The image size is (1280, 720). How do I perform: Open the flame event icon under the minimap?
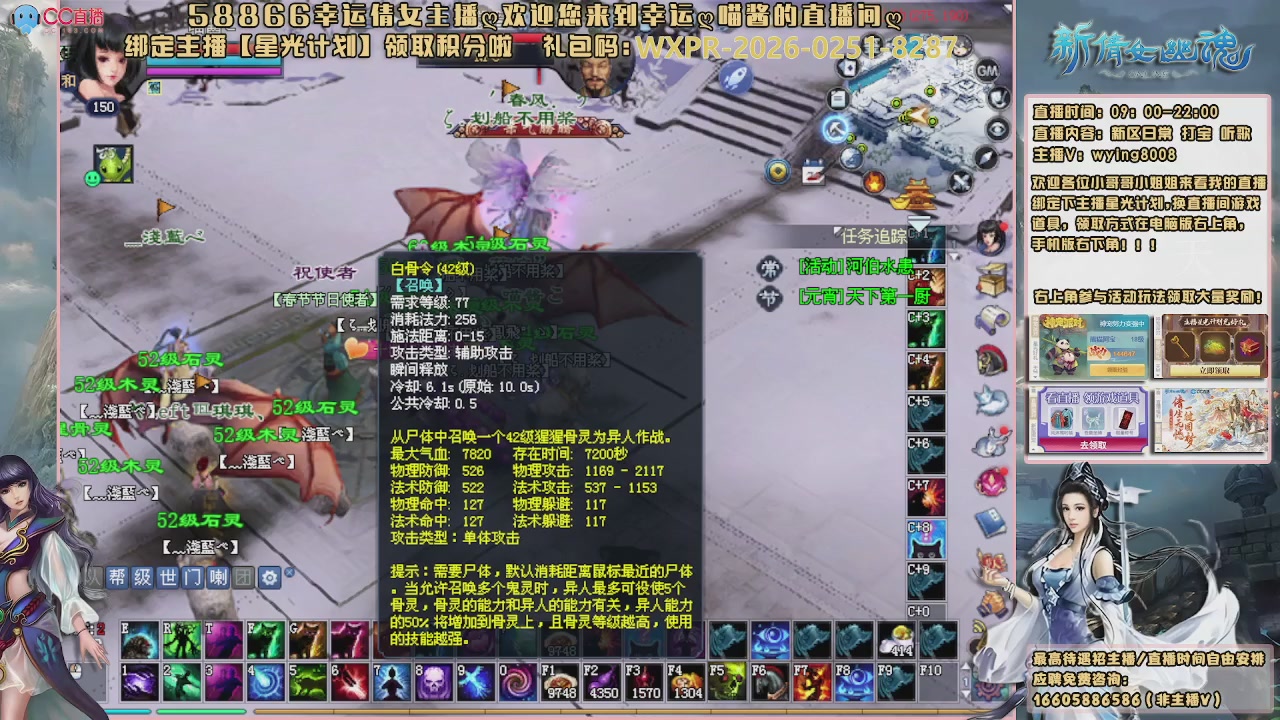[874, 181]
